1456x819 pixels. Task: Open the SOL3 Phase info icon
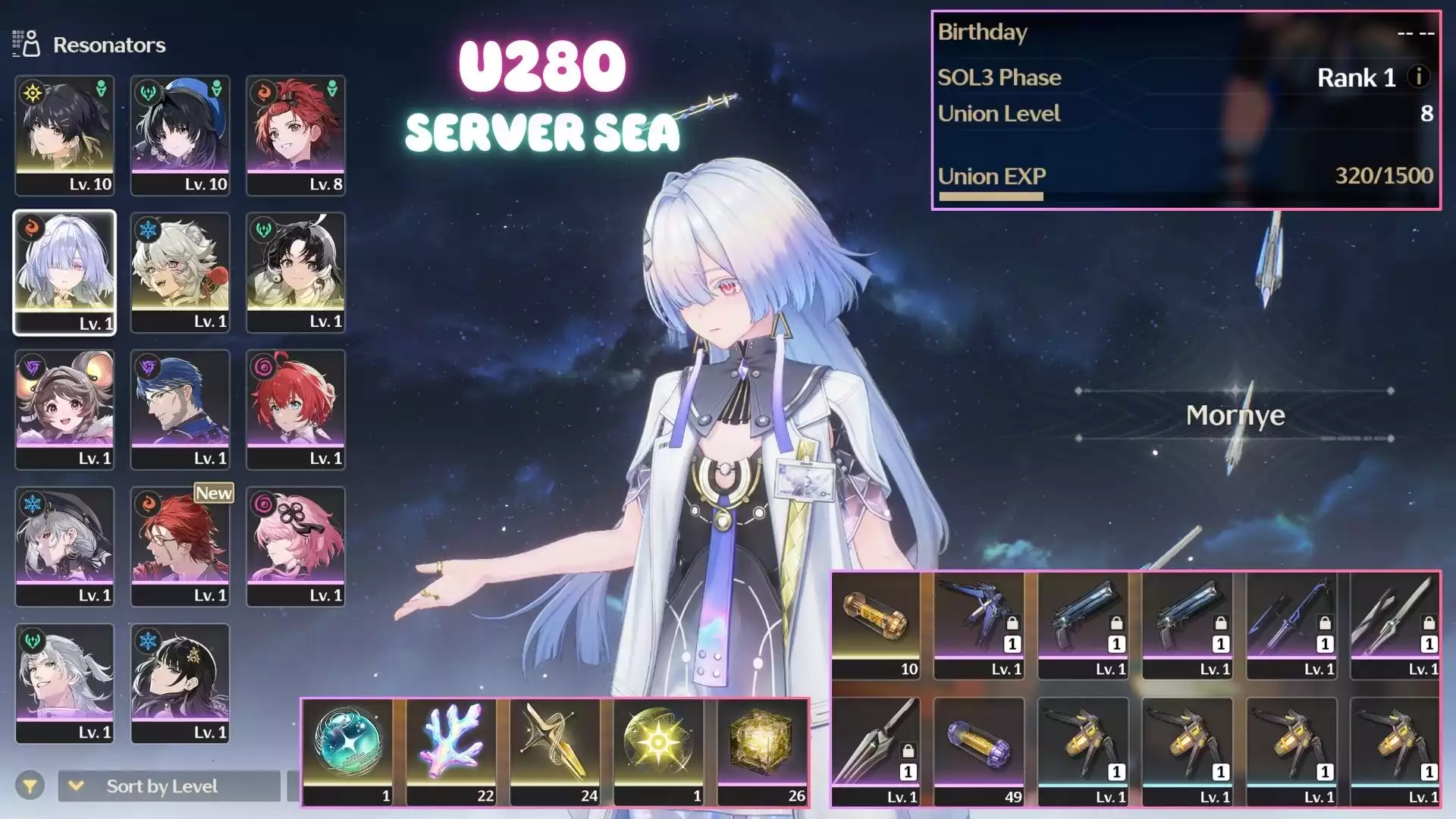pos(1419,77)
